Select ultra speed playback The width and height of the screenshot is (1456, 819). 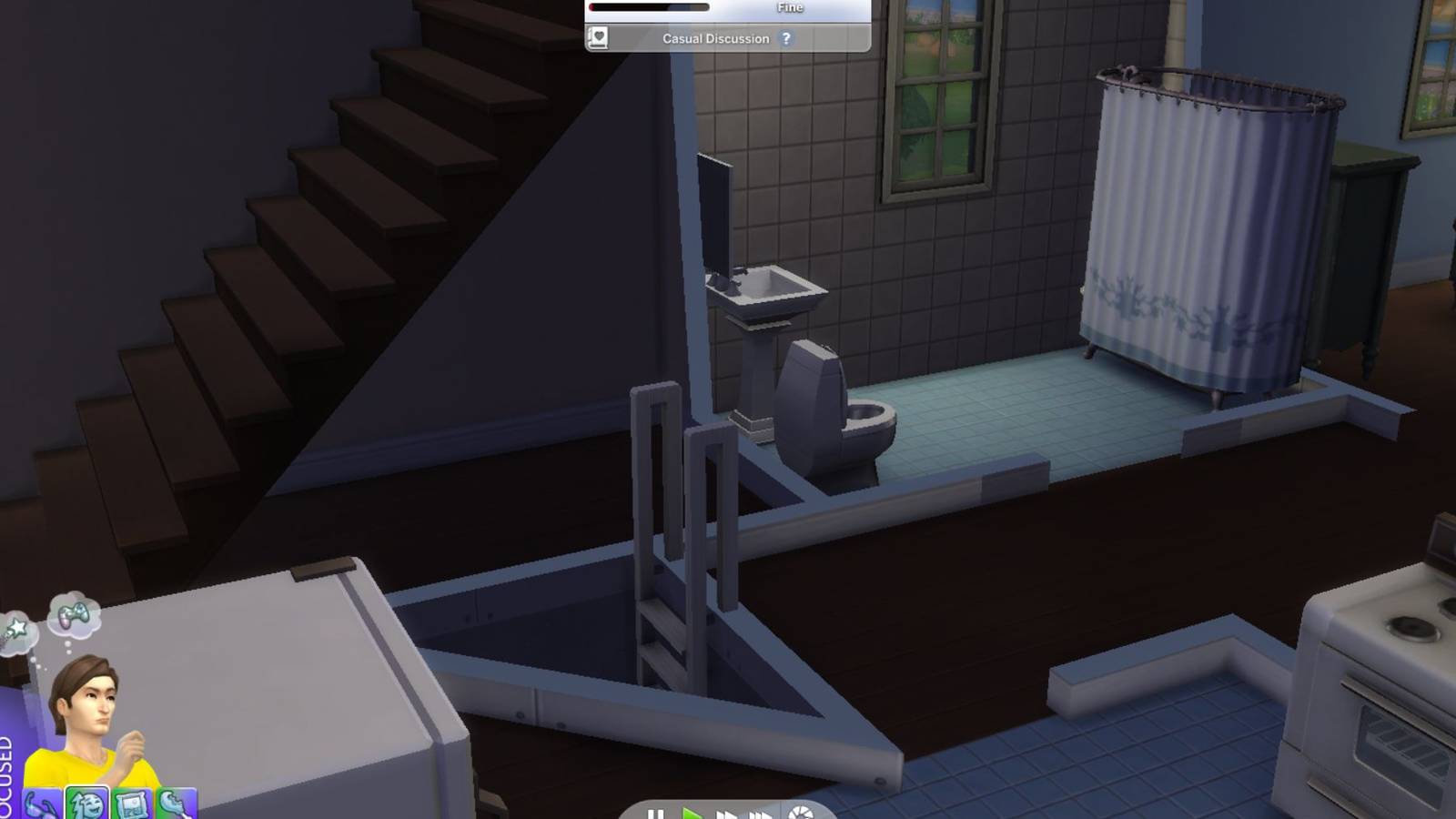pos(763,814)
